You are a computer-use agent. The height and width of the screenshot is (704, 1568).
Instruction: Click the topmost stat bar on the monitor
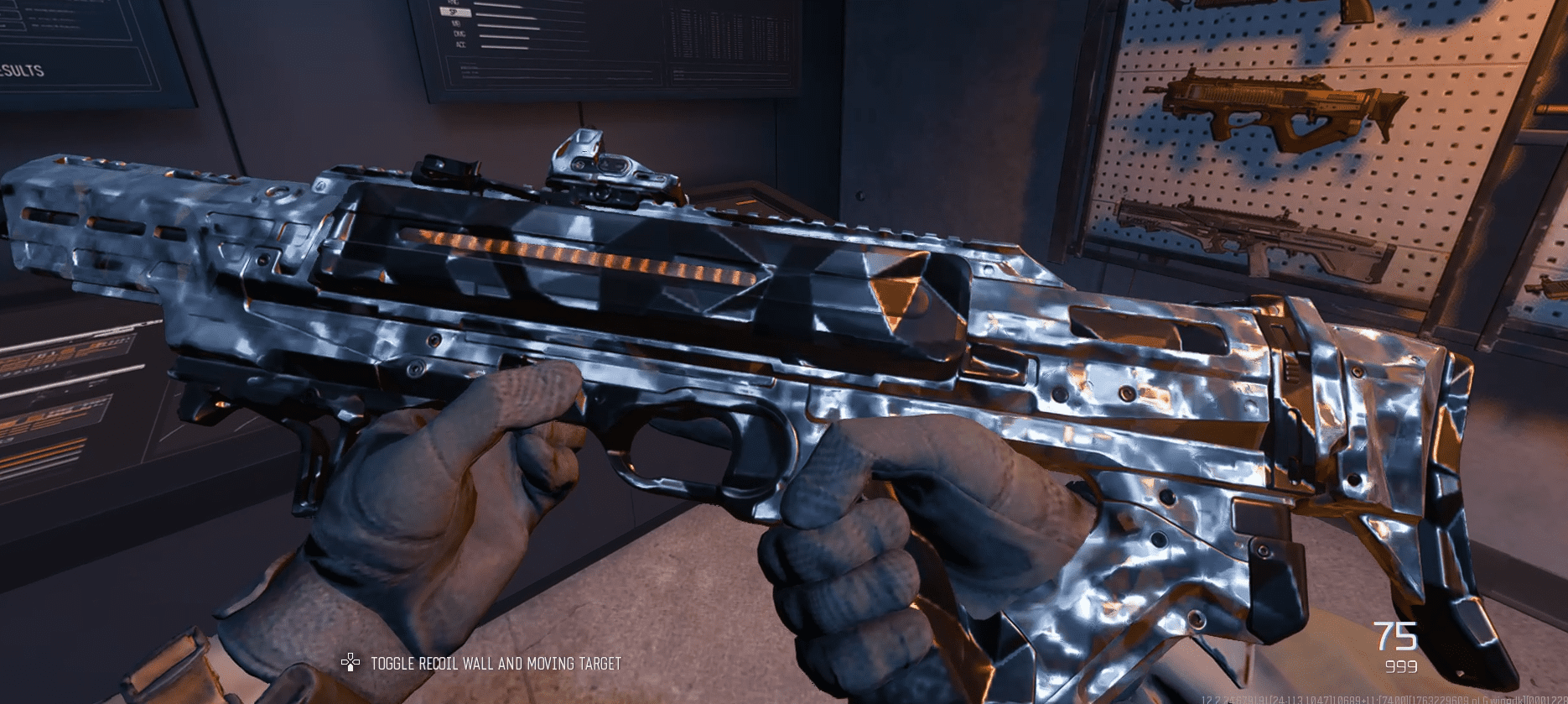503,3
